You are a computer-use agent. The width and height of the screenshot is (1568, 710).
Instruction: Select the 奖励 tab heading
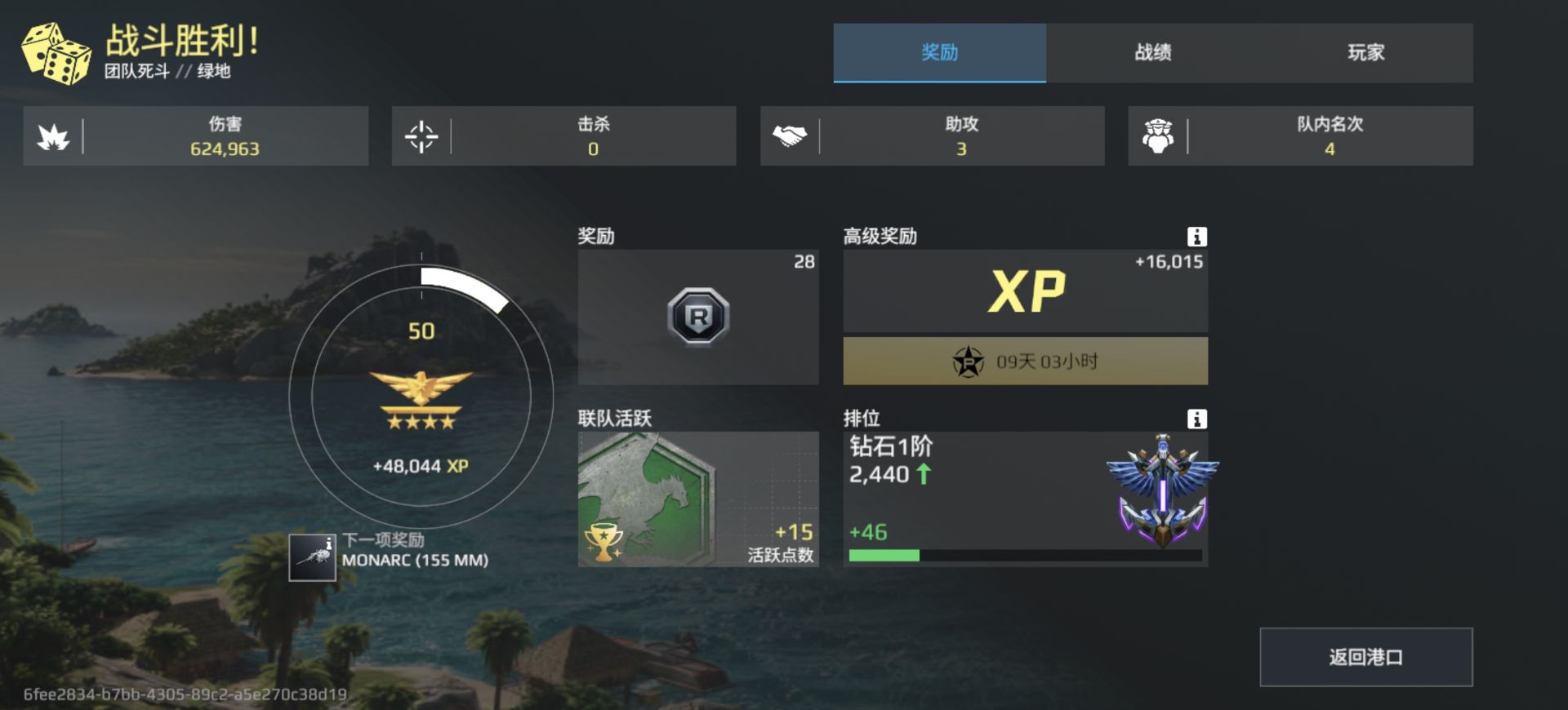pyautogui.click(x=939, y=52)
